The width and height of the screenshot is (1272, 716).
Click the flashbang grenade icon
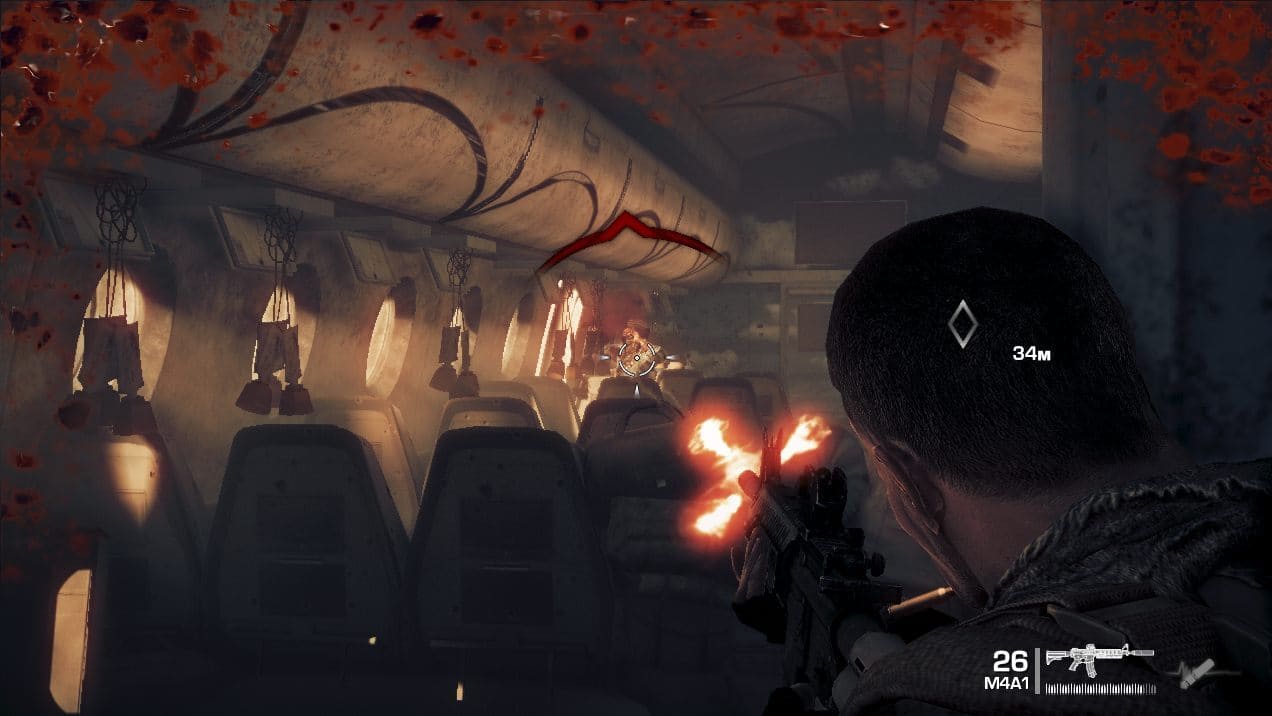pos(1195,672)
